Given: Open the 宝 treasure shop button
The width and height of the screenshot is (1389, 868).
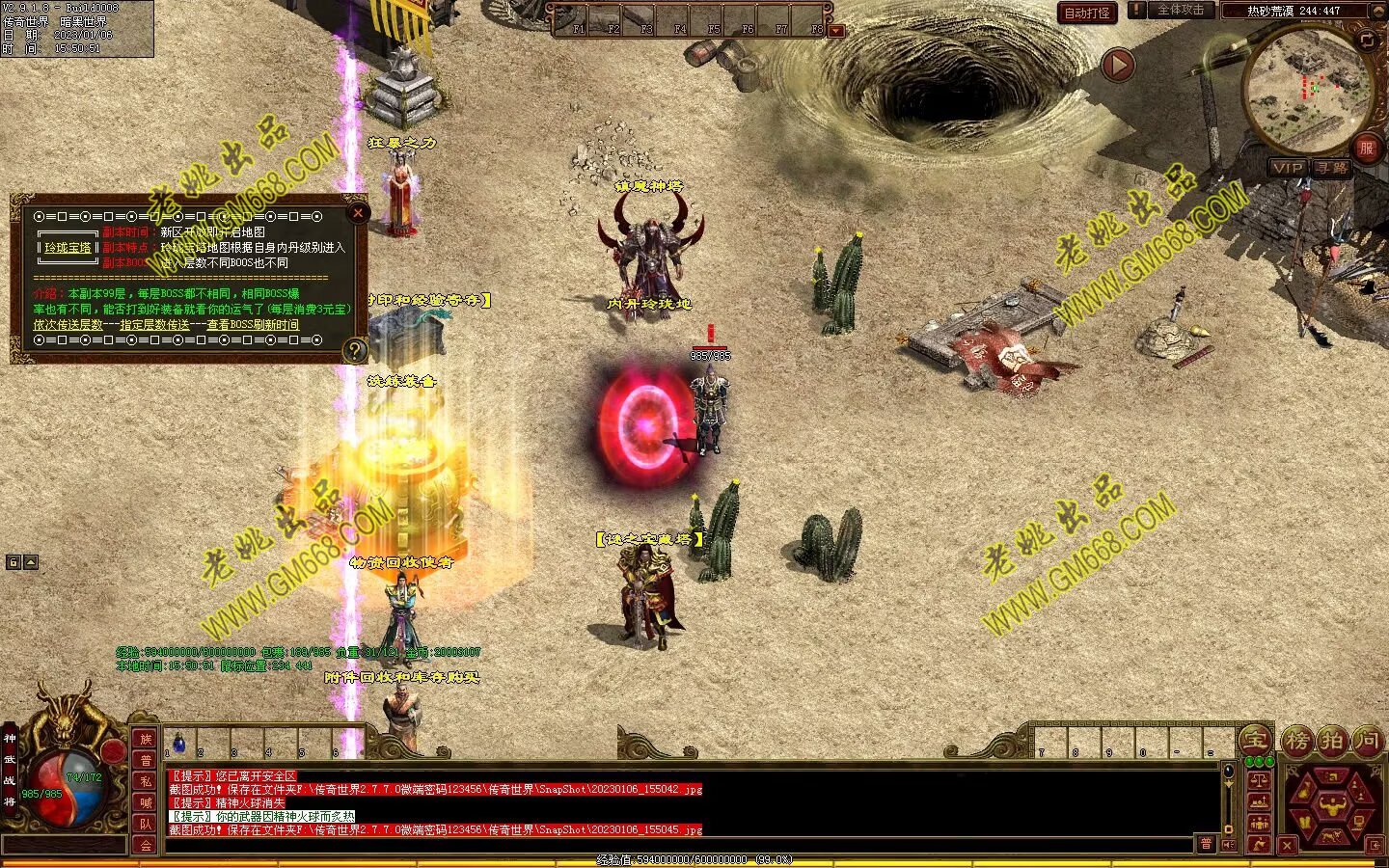Looking at the screenshot, I should click(x=1254, y=741).
